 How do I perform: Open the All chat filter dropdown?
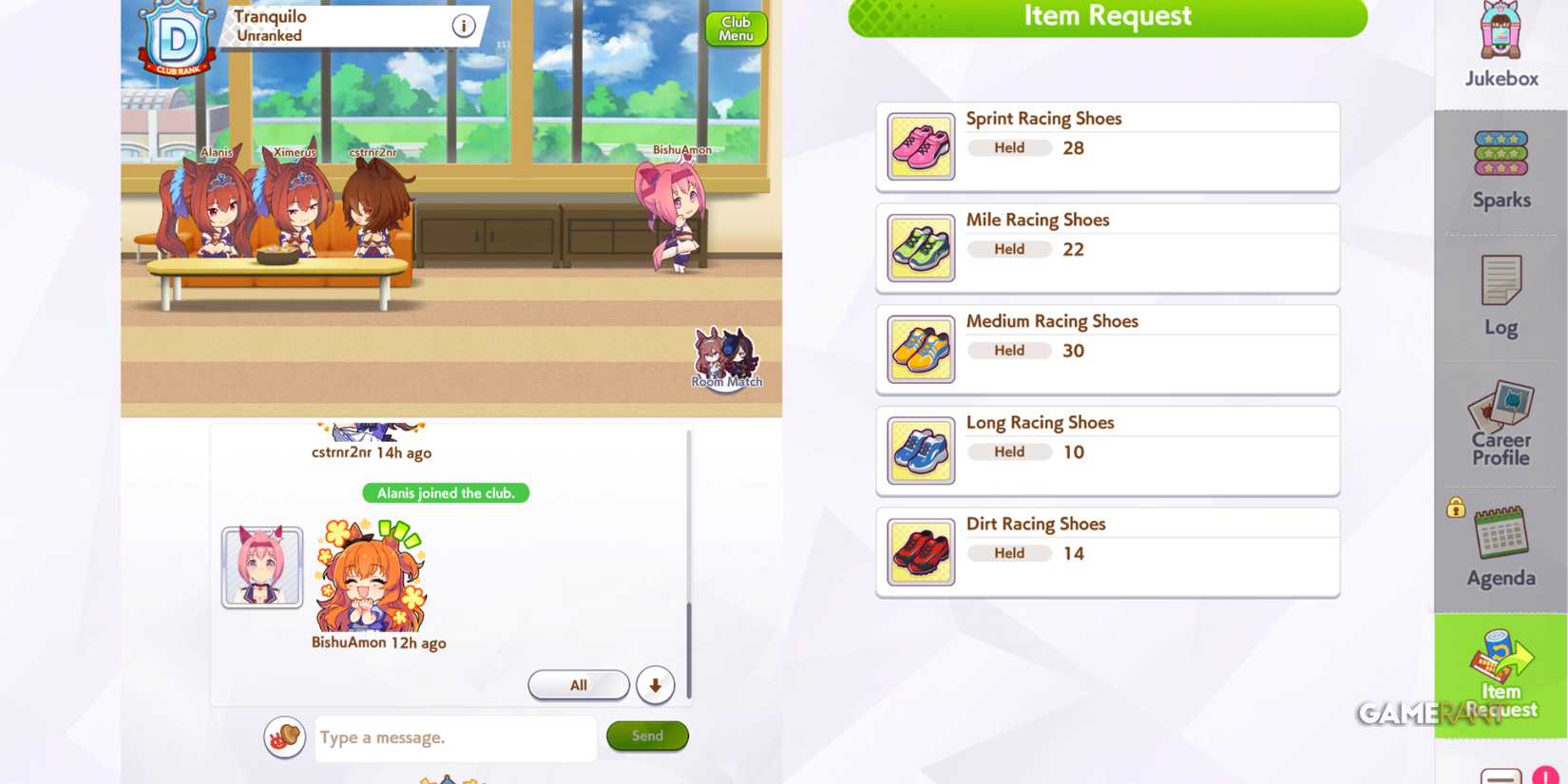click(578, 684)
